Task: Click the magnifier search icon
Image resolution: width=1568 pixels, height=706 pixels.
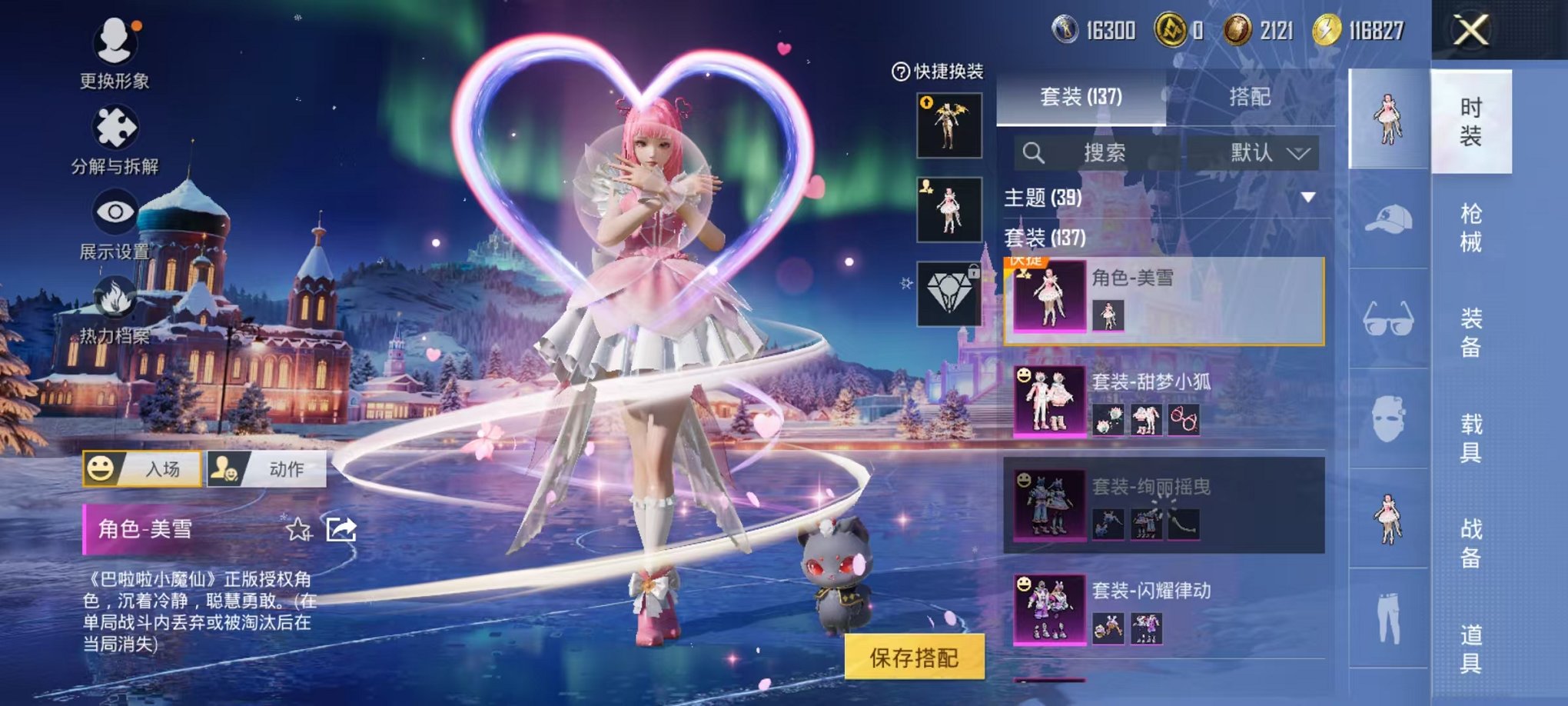Action: click(1033, 152)
